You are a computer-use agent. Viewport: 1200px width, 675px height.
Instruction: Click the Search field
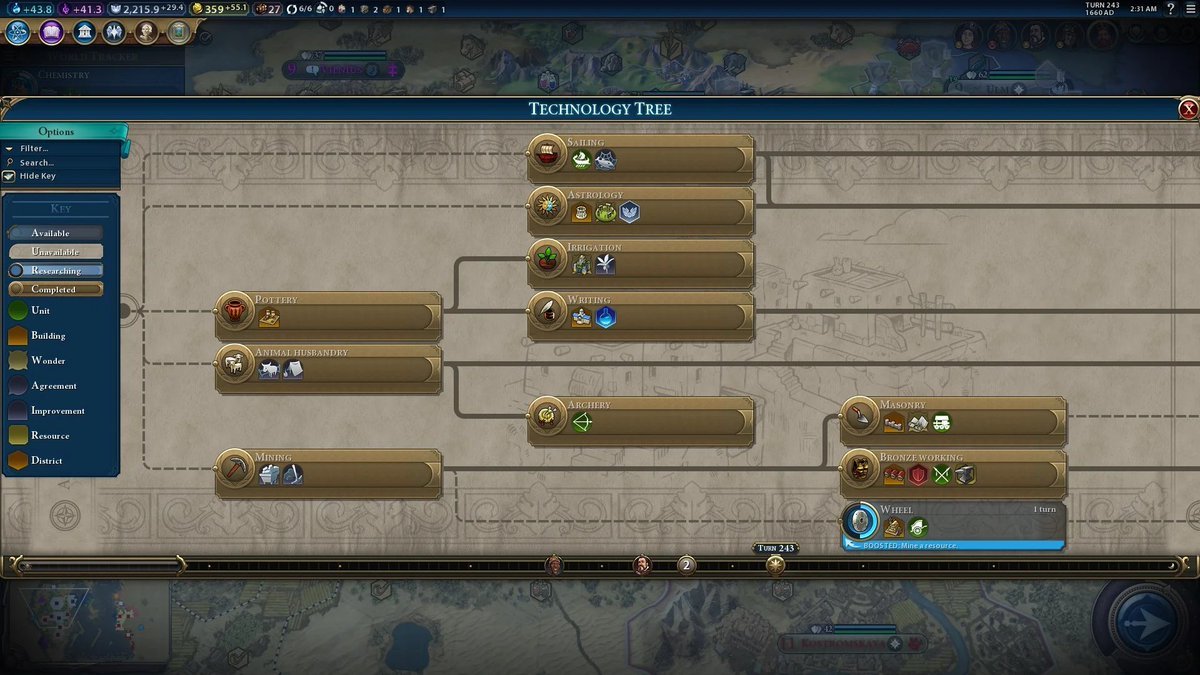pyautogui.click(x=37, y=162)
